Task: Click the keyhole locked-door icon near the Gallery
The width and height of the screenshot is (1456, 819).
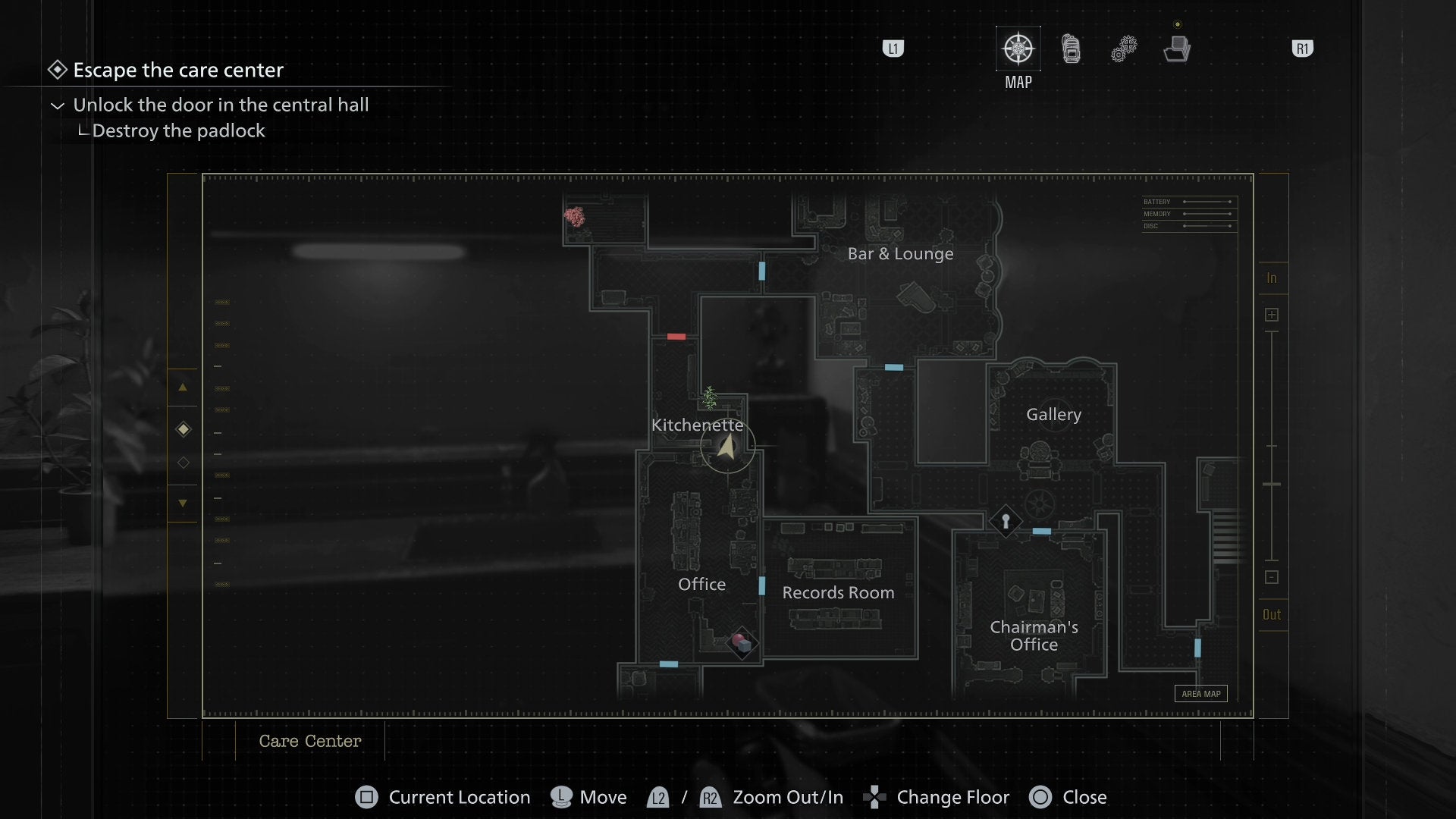Action: click(x=1004, y=522)
